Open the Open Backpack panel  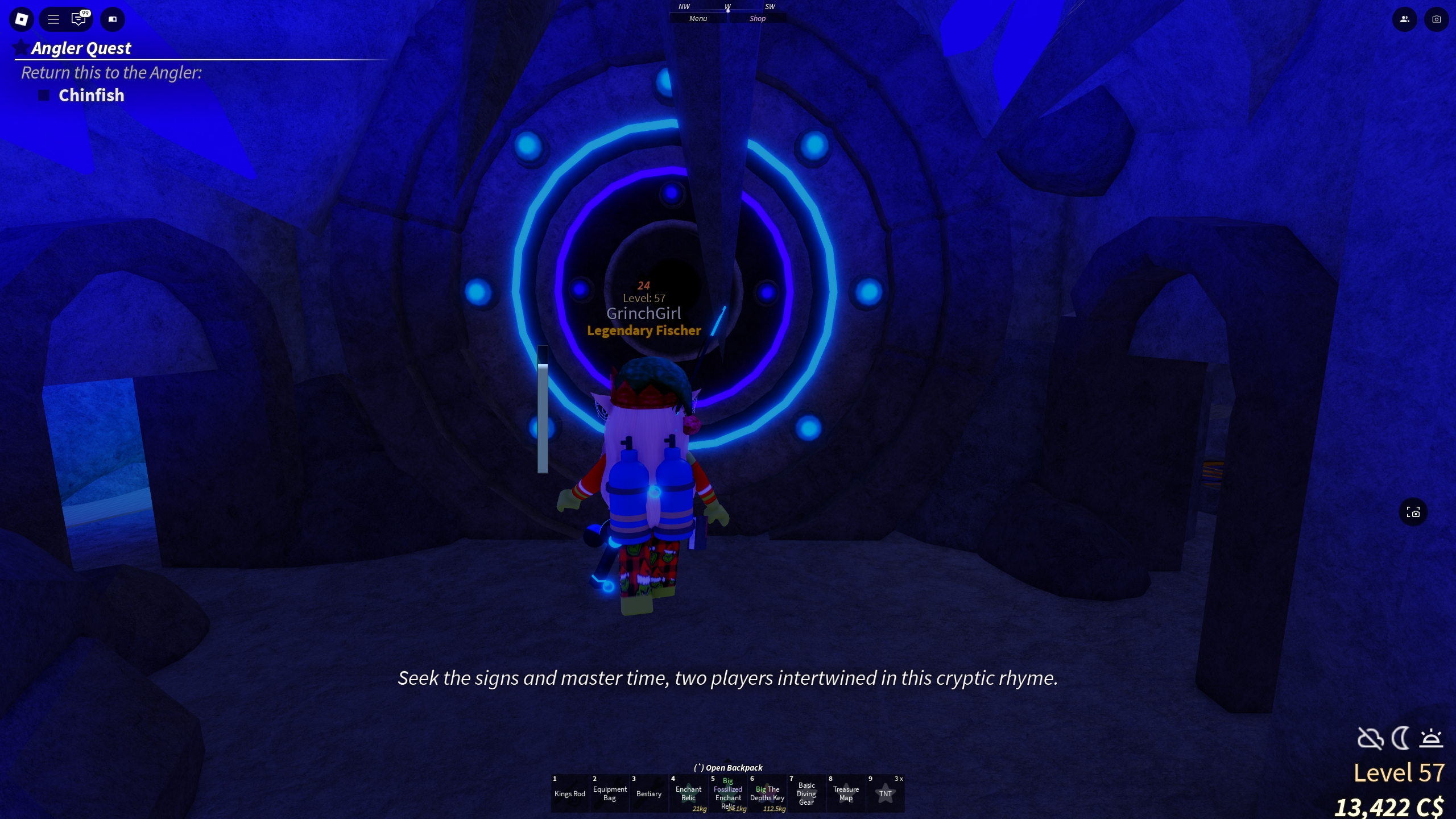point(728,767)
